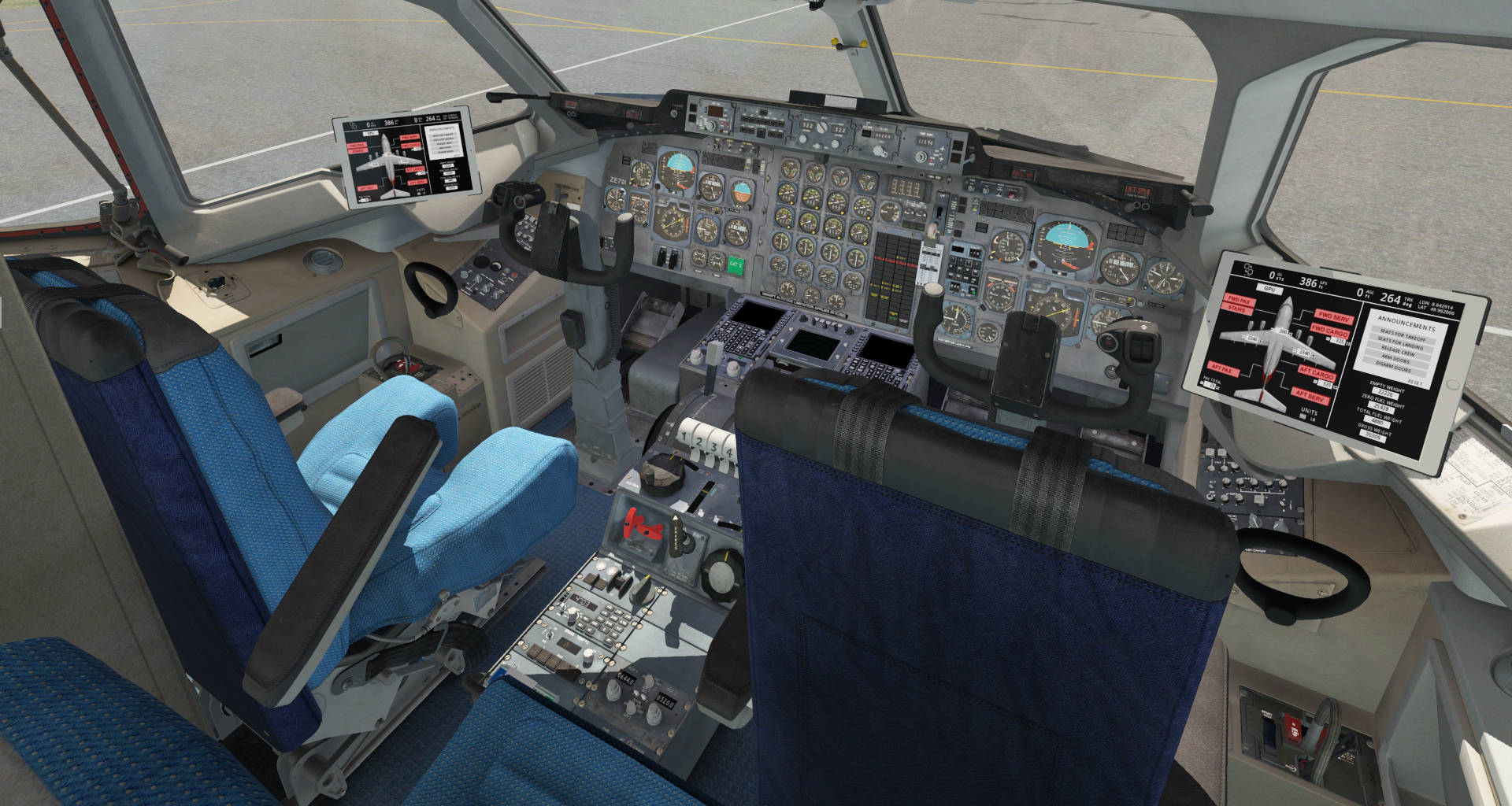Tap the pages icon on the left tablet screen
Image resolution: width=1512 pixels, height=806 pixels.
point(353,125)
